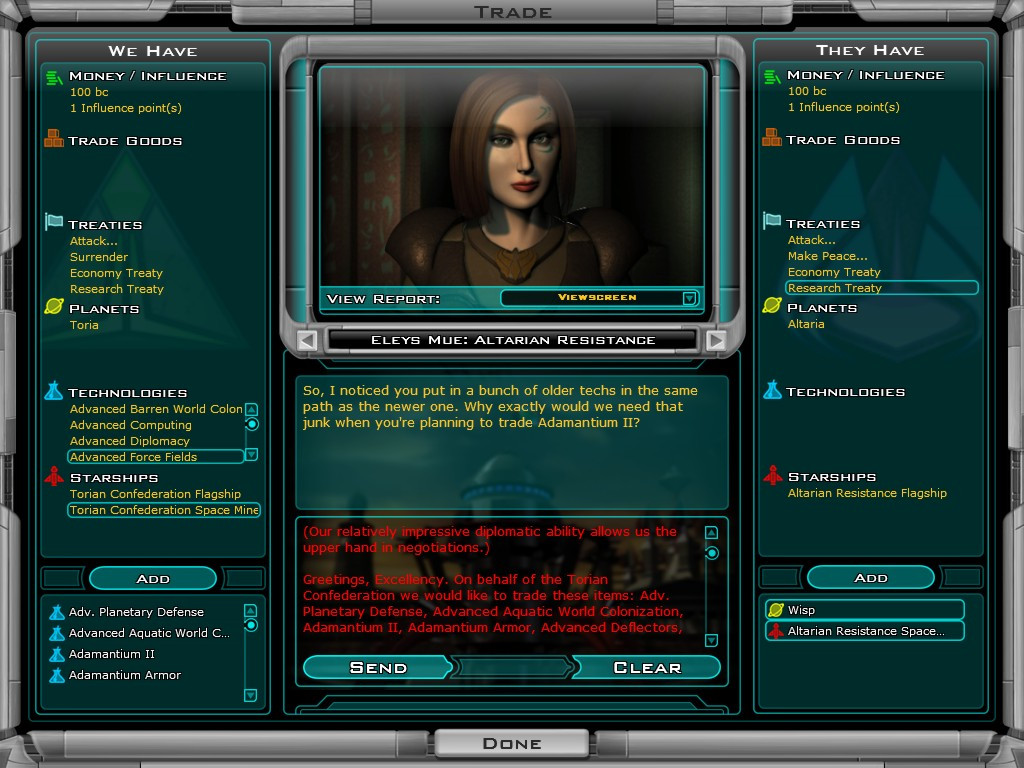Select the Altaria planet entry

coord(806,324)
